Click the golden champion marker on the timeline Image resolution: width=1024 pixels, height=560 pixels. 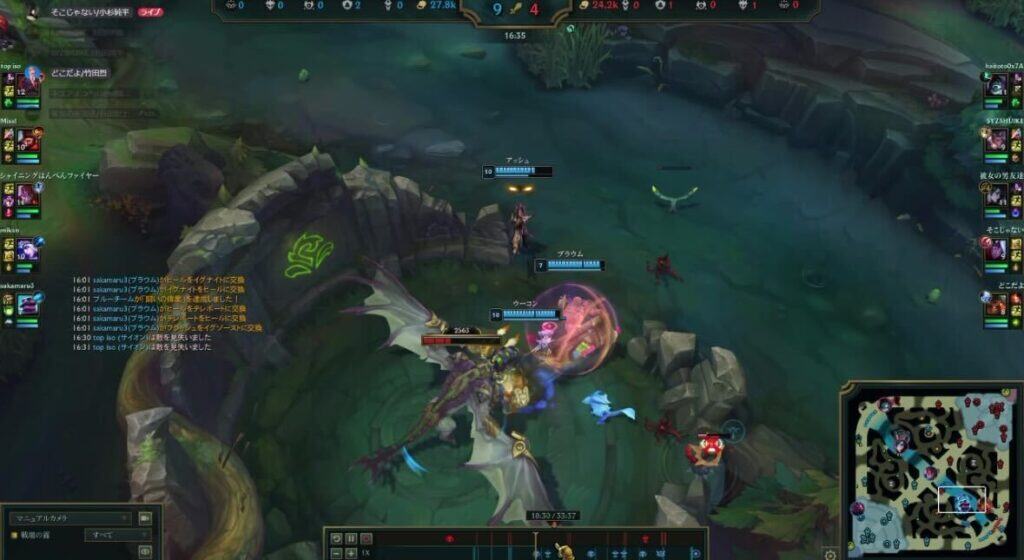pyautogui.click(x=564, y=551)
